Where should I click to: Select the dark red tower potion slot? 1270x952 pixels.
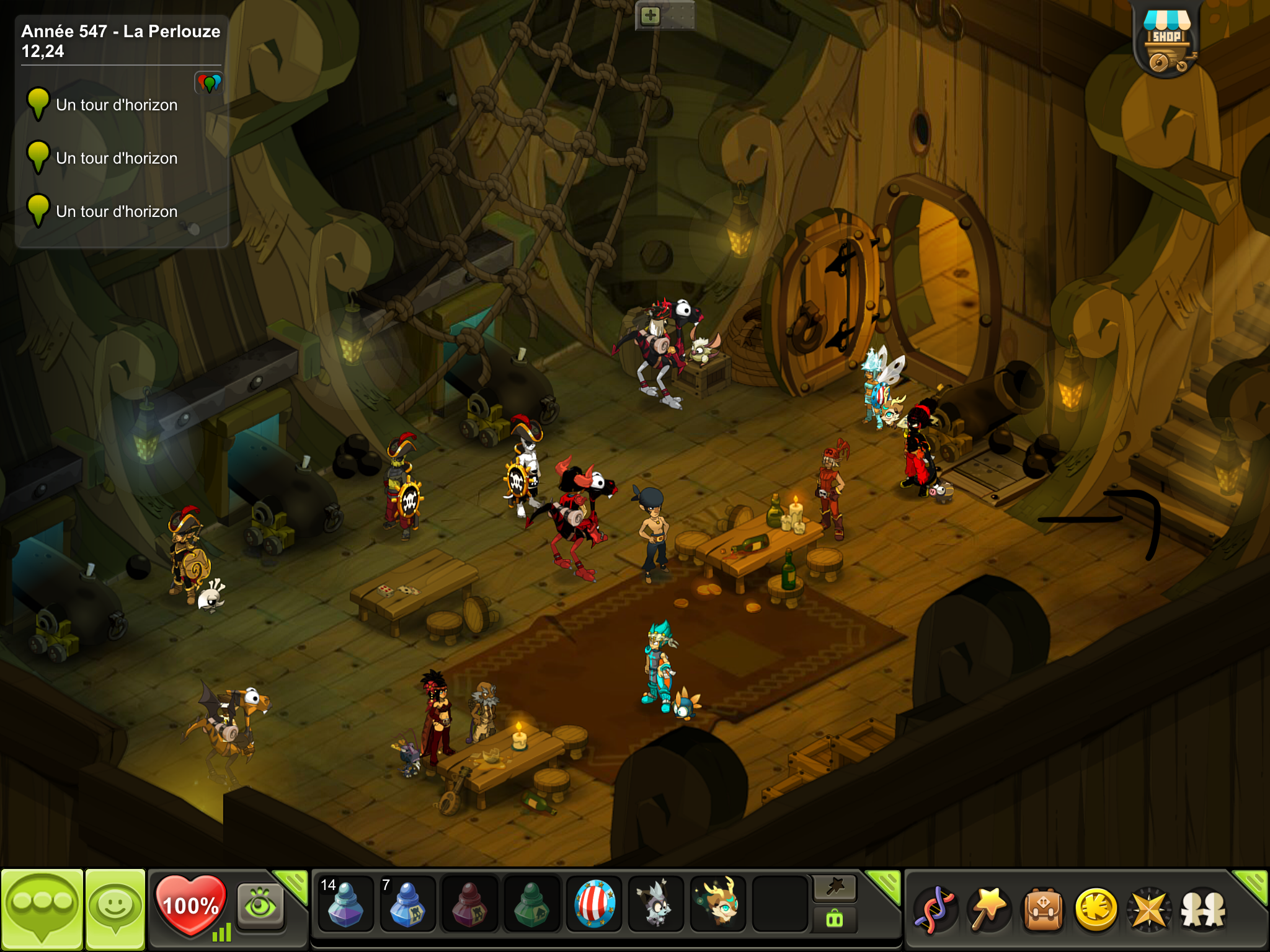pos(469,905)
